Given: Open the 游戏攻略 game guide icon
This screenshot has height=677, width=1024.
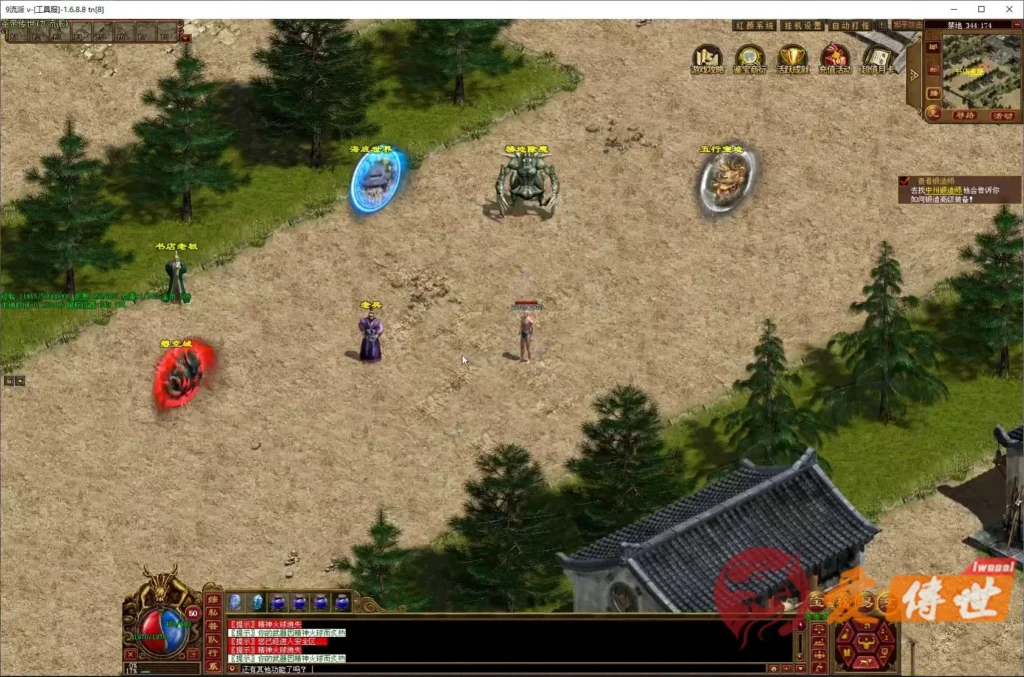Looking at the screenshot, I should click(707, 58).
